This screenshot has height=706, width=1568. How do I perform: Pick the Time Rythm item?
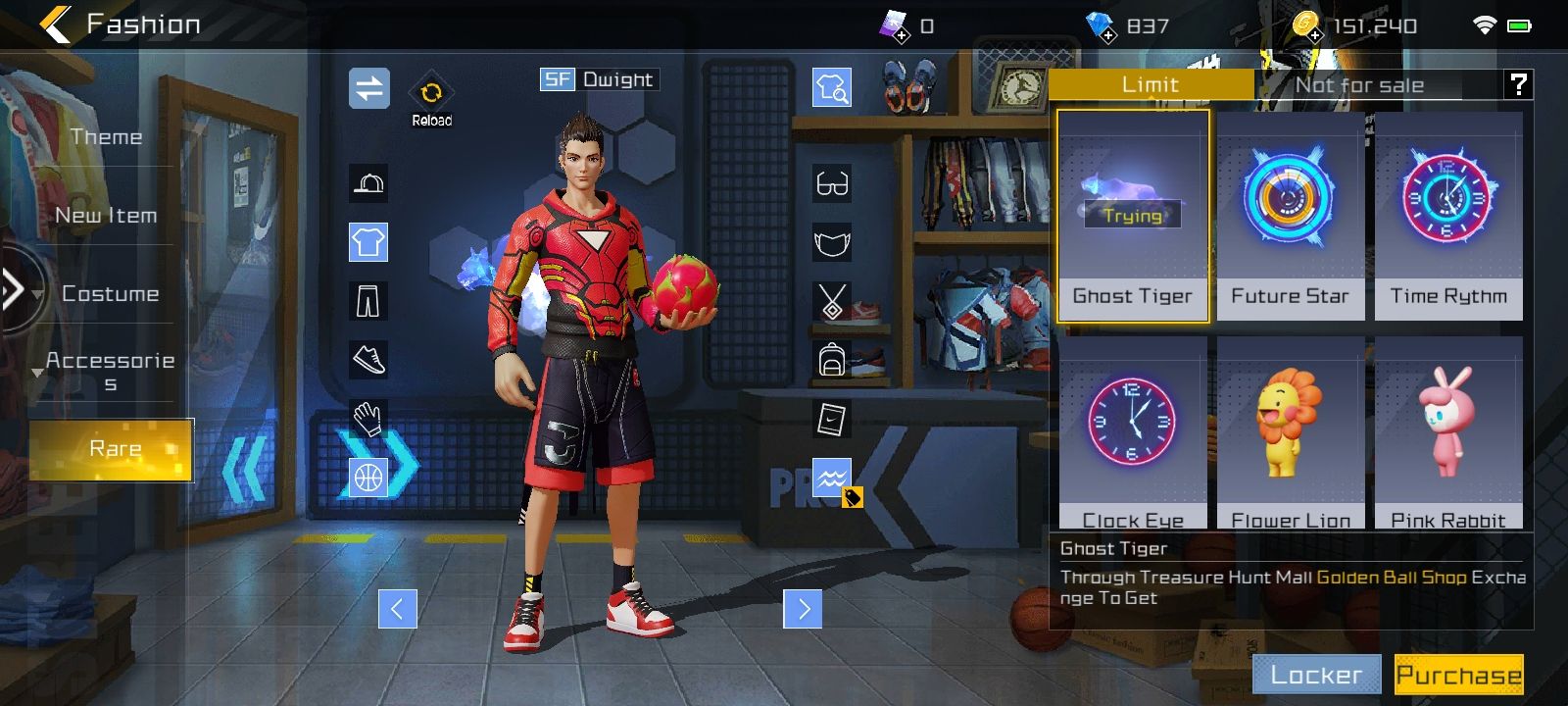click(x=1448, y=216)
